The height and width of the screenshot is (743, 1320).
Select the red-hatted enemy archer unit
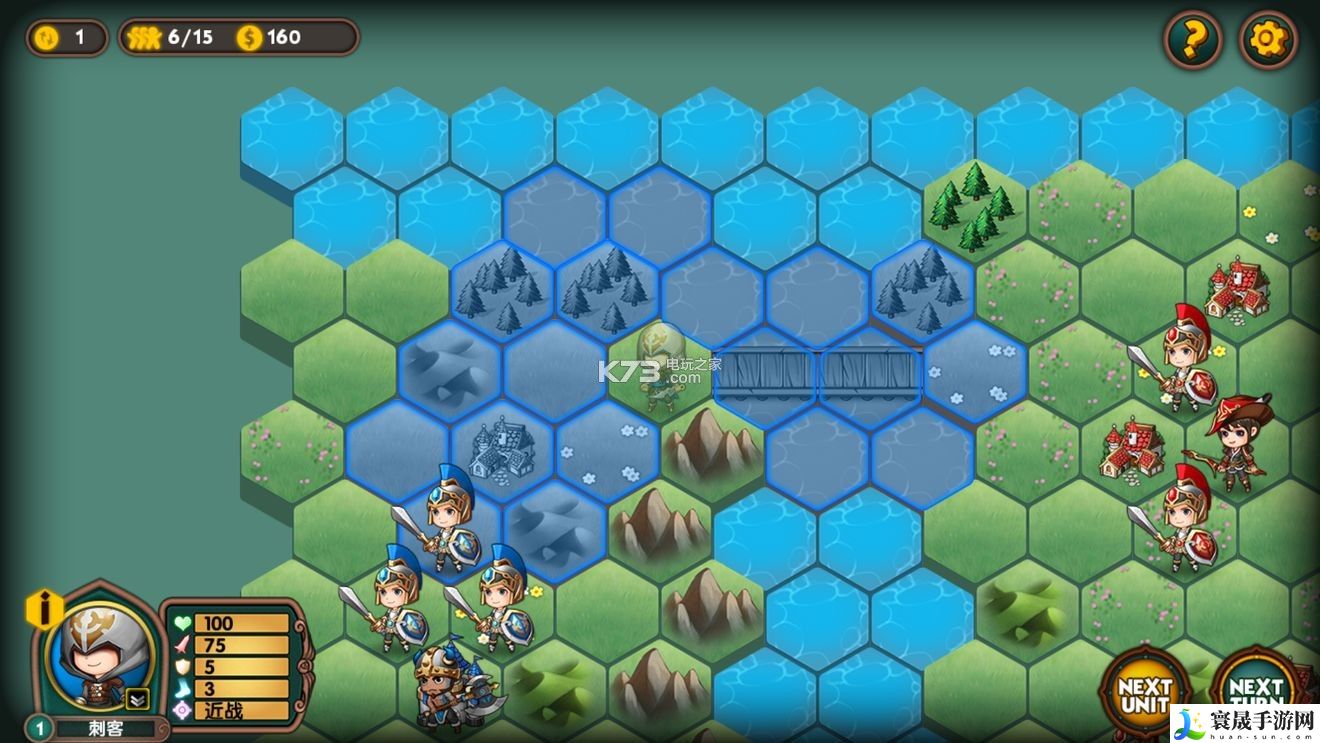click(x=1240, y=442)
